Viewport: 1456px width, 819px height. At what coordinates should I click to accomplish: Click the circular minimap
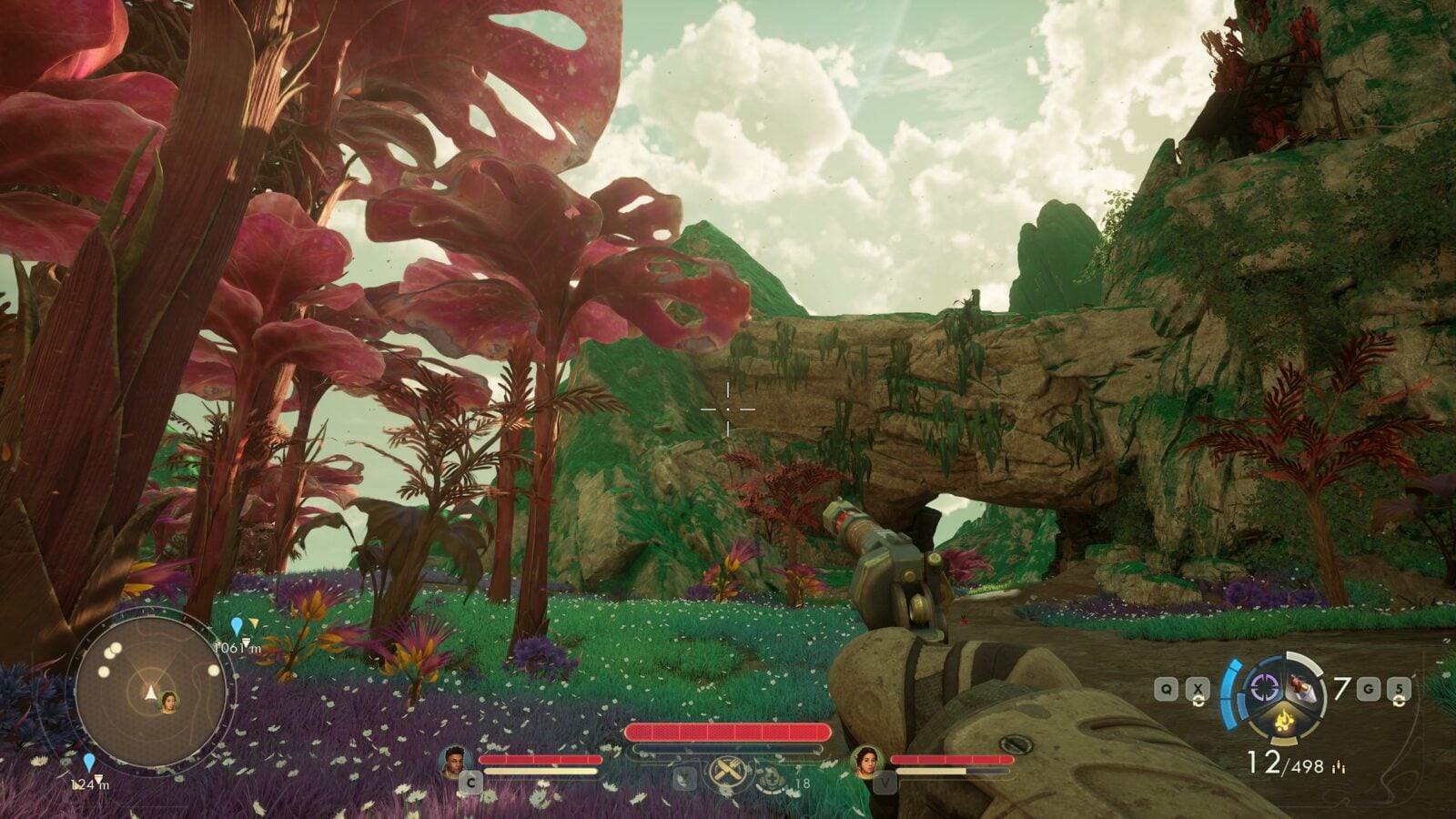tap(150, 693)
